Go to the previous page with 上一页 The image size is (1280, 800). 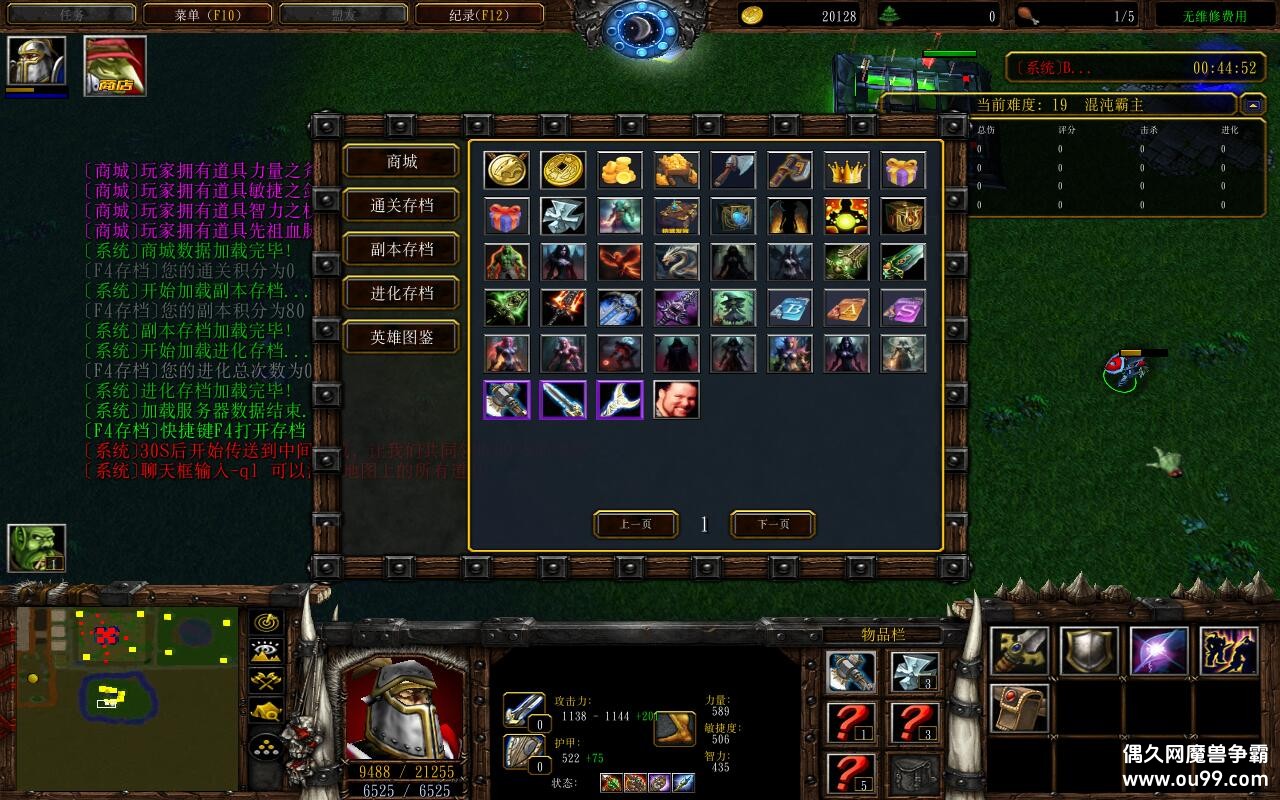(x=636, y=524)
